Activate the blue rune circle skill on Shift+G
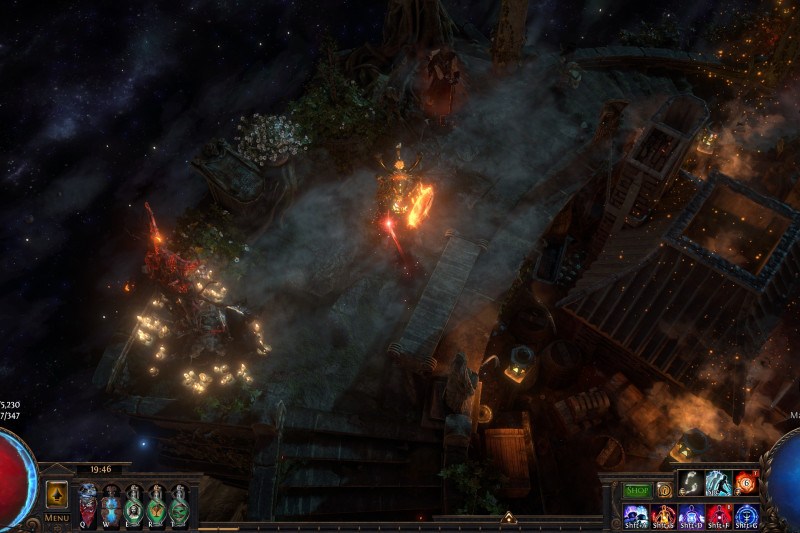This screenshot has height=533, width=800. [747, 515]
